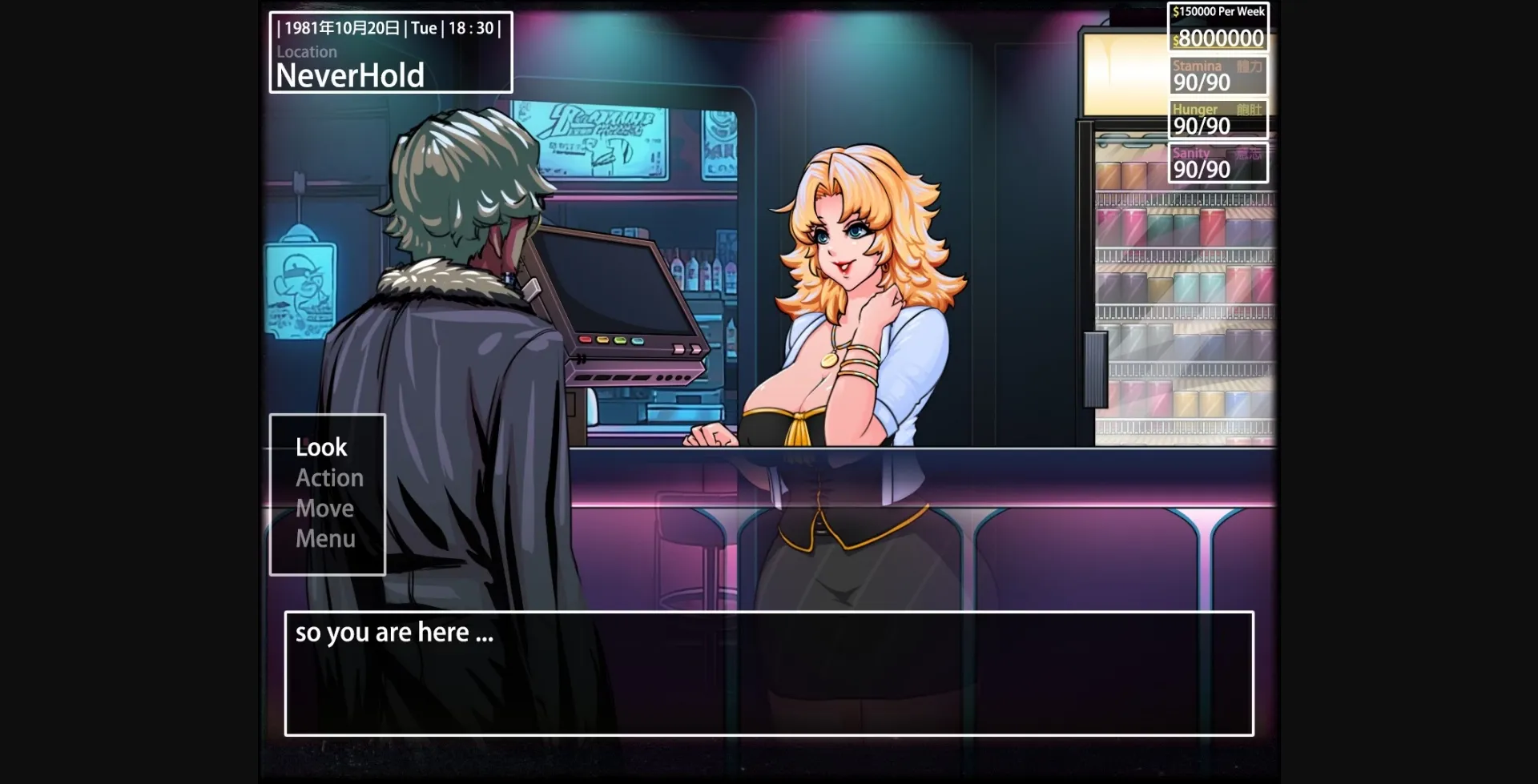
Task: Click the $8000000 money display
Action: coord(1217,38)
